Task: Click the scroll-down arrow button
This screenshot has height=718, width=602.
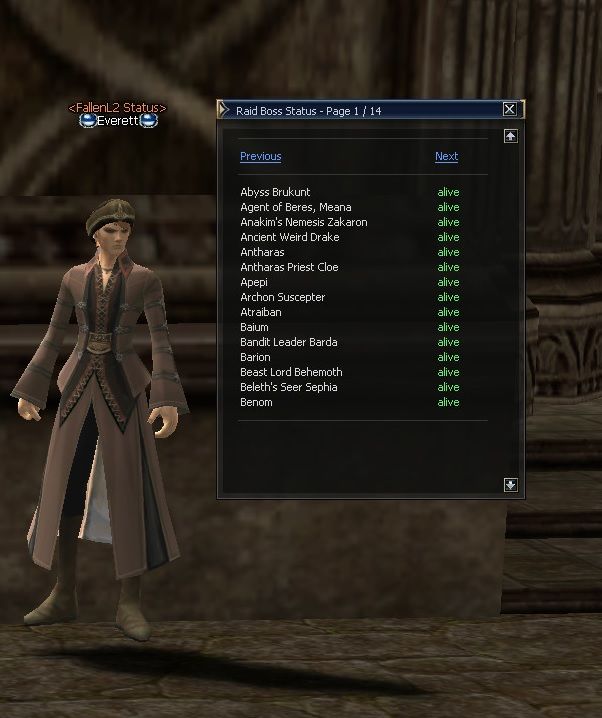Action: click(x=510, y=485)
